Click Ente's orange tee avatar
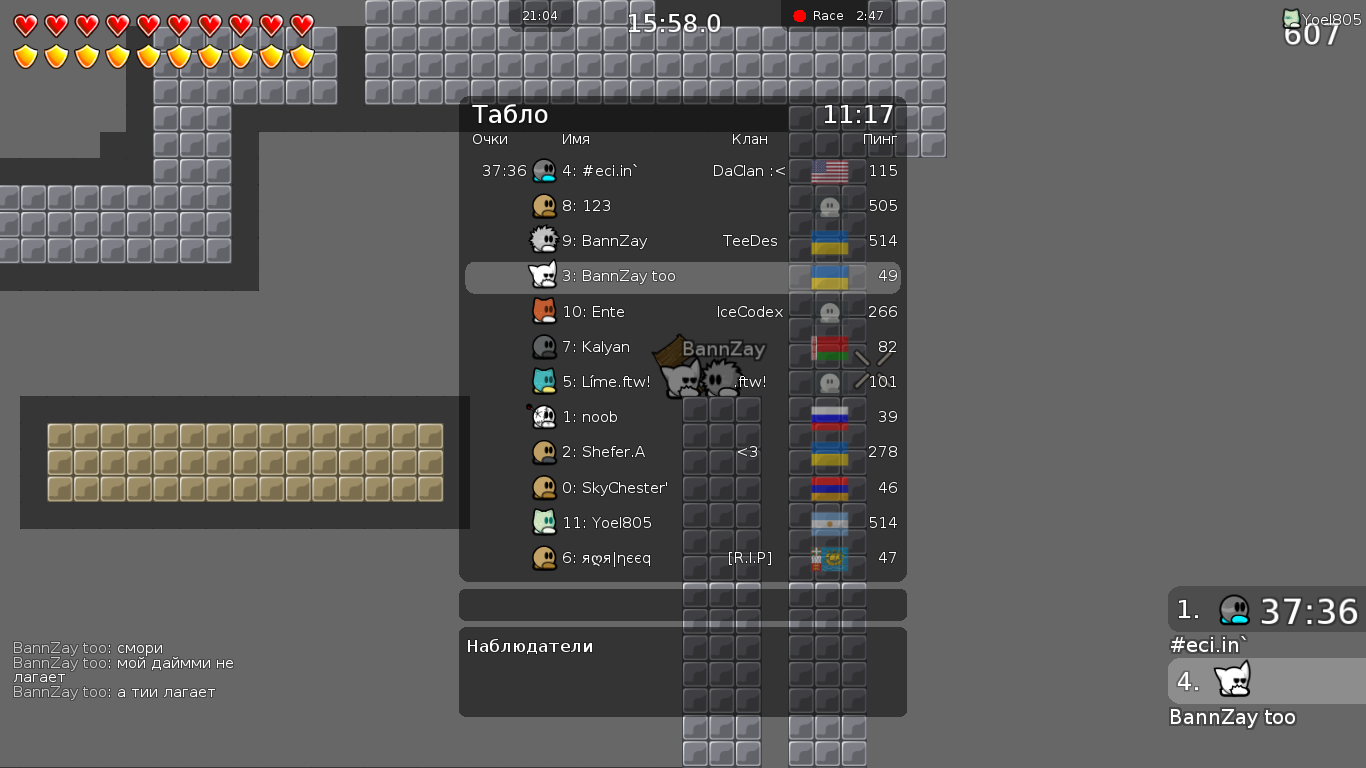This screenshot has width=1366, height=768. pyautogui.click(x=545, y=311)
